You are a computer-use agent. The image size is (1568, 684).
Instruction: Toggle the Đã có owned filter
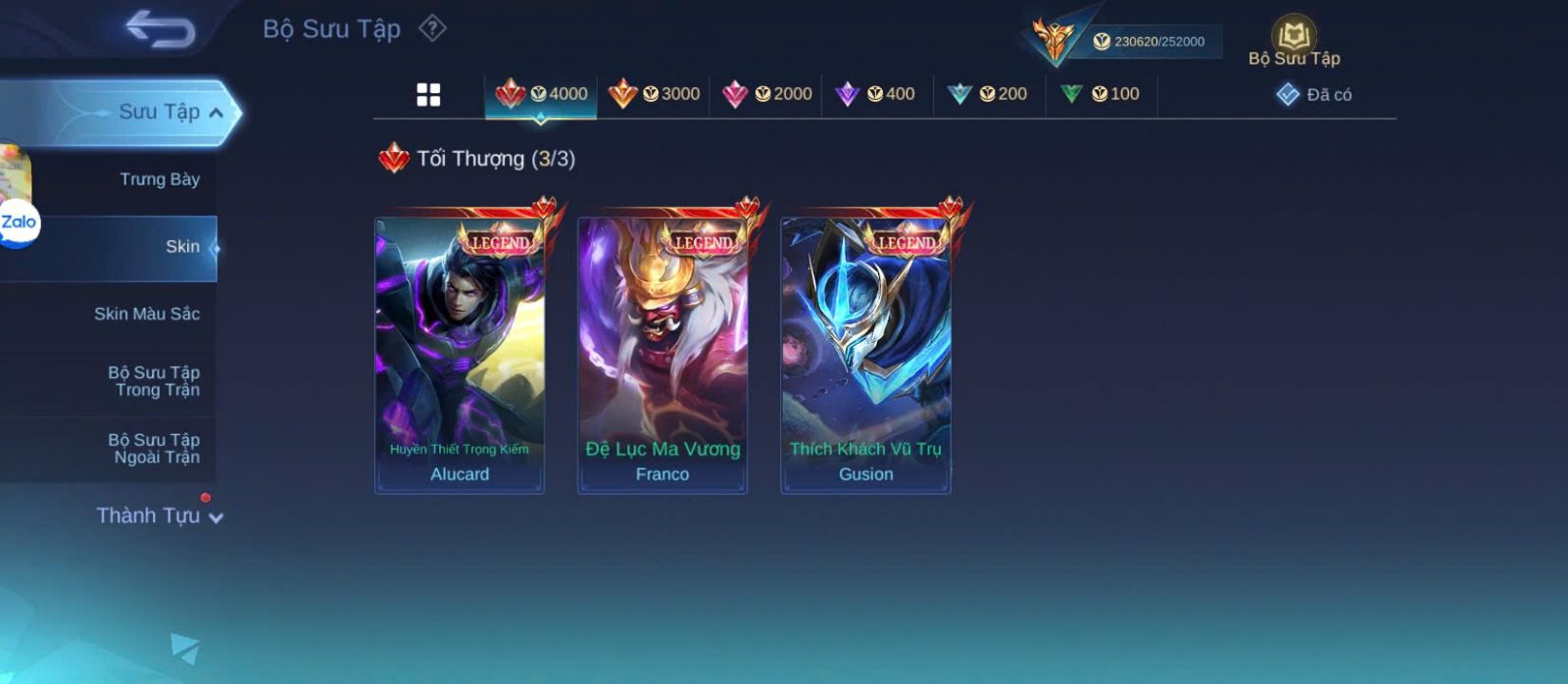pyautogui.click(x=1314, y=95)
